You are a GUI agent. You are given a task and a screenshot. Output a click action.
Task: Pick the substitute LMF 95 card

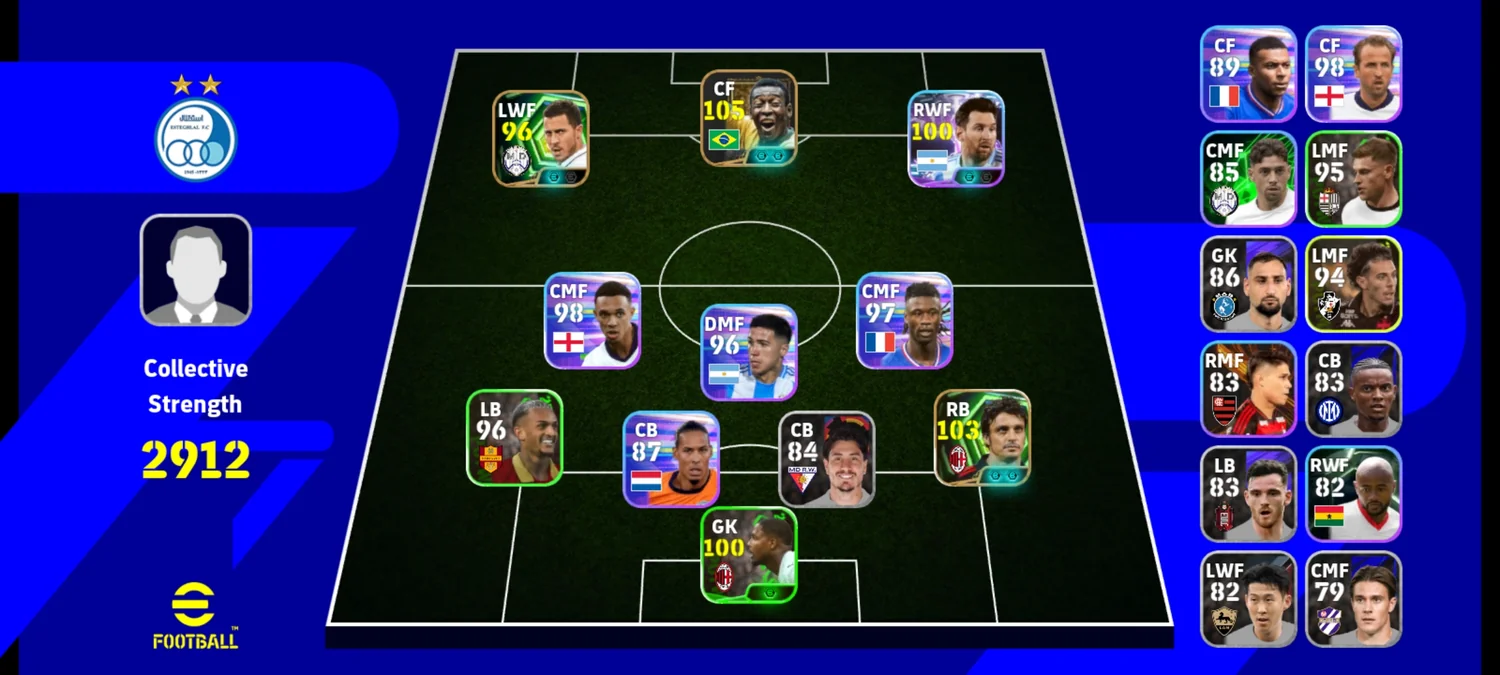point(1354,179)
